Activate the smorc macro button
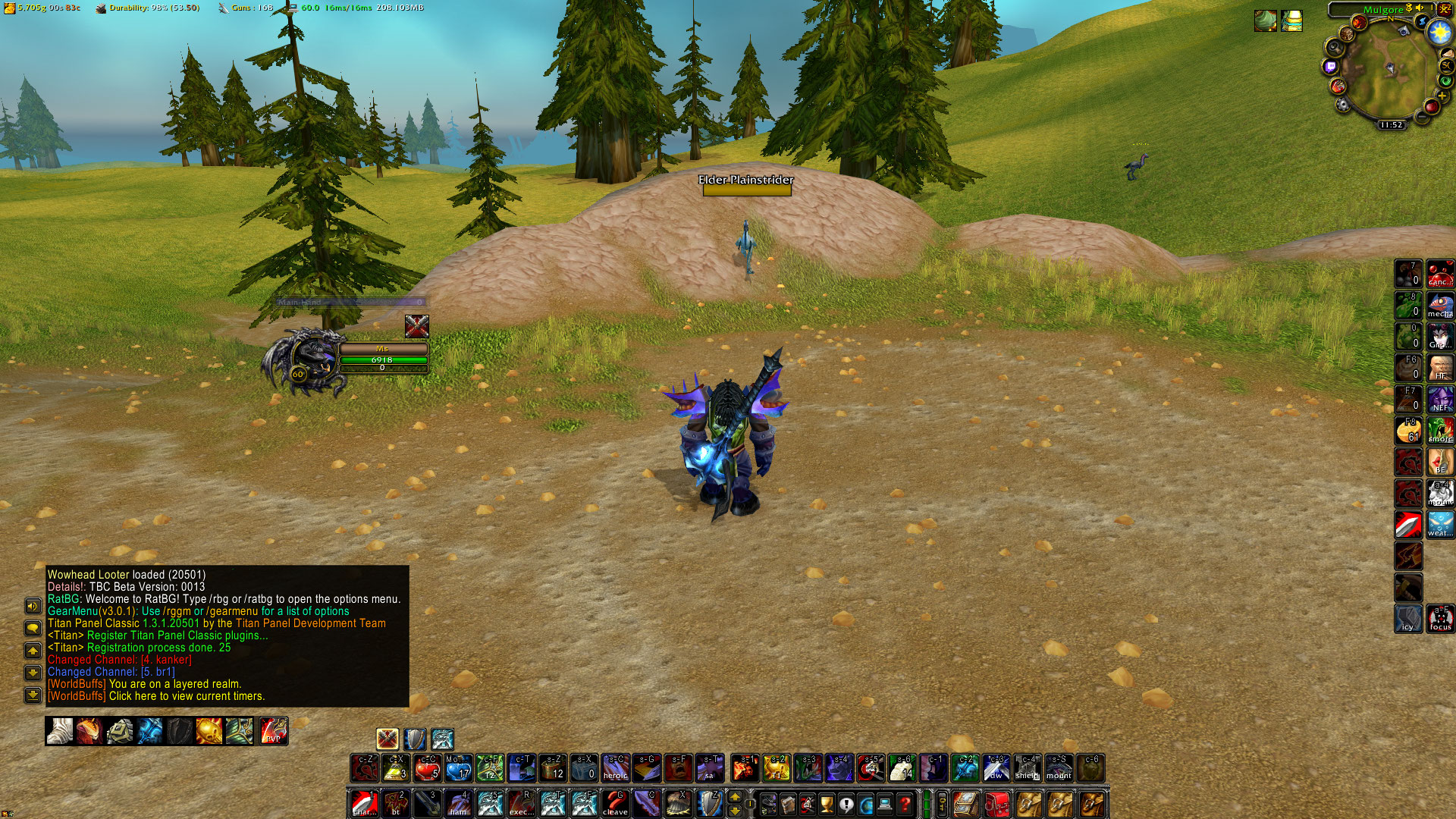The image size is (1456, 819). point(1440,430)
